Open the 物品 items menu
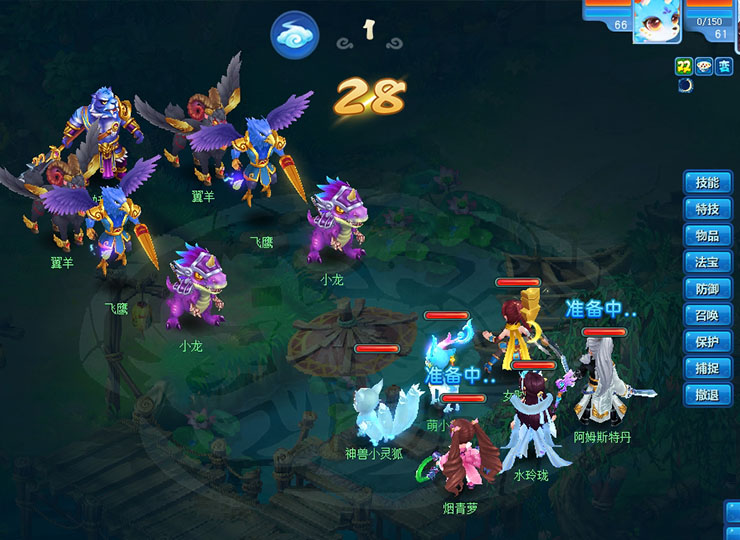The width and height of the screenshot is (740, 540). click(707, 236)
